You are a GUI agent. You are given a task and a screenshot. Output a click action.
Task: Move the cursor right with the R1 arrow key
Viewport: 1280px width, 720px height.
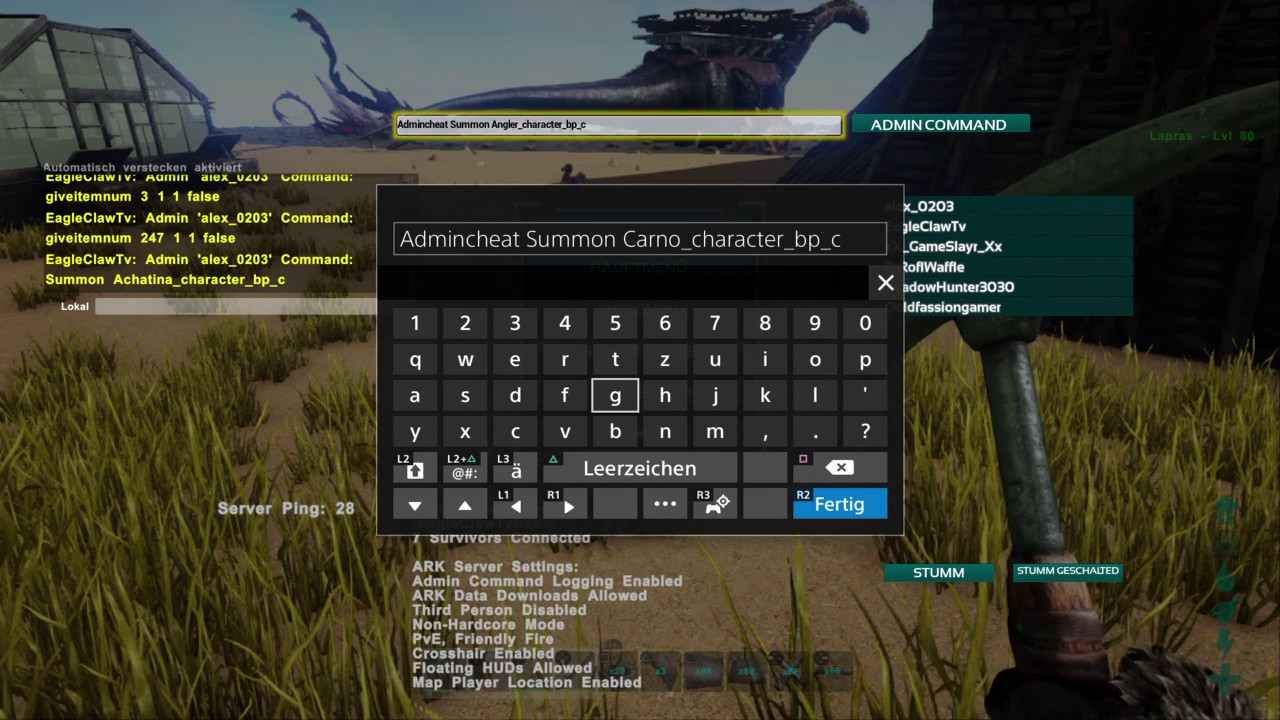coord(565,505)
